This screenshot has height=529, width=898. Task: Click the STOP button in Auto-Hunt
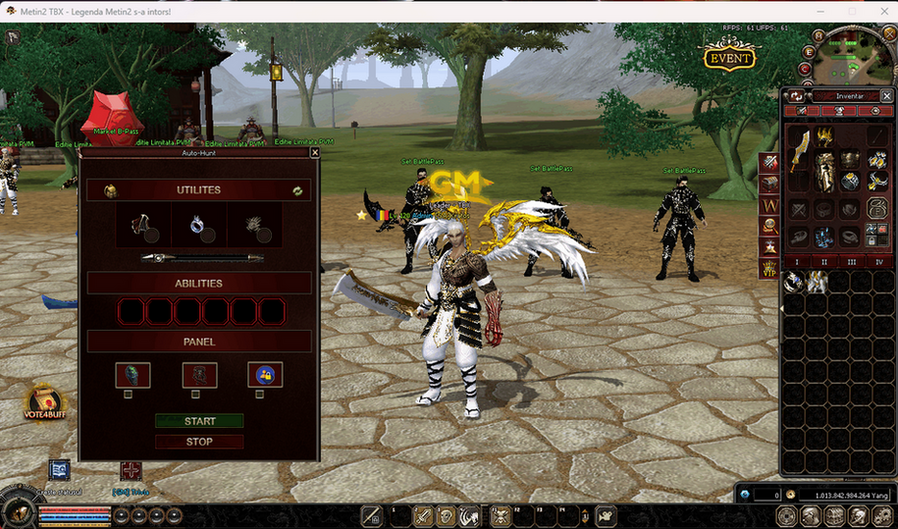199,441
